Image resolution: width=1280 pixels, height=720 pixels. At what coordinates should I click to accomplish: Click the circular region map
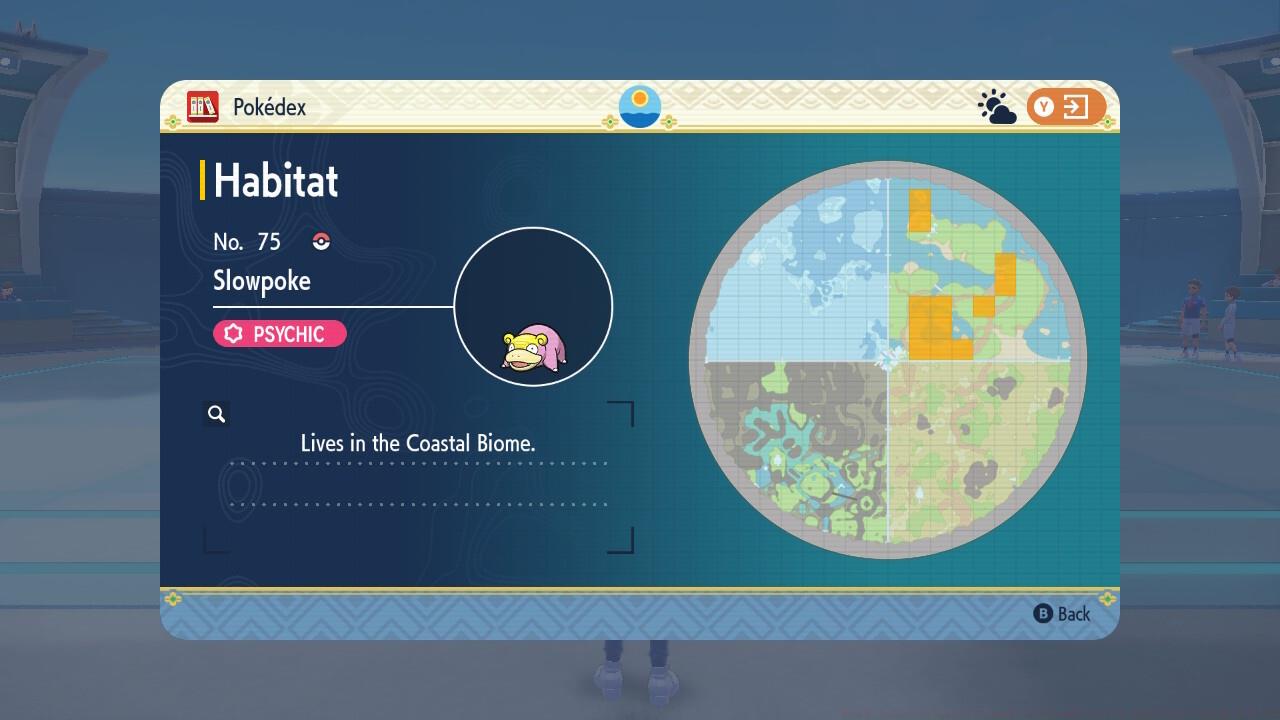coord(885,370)
